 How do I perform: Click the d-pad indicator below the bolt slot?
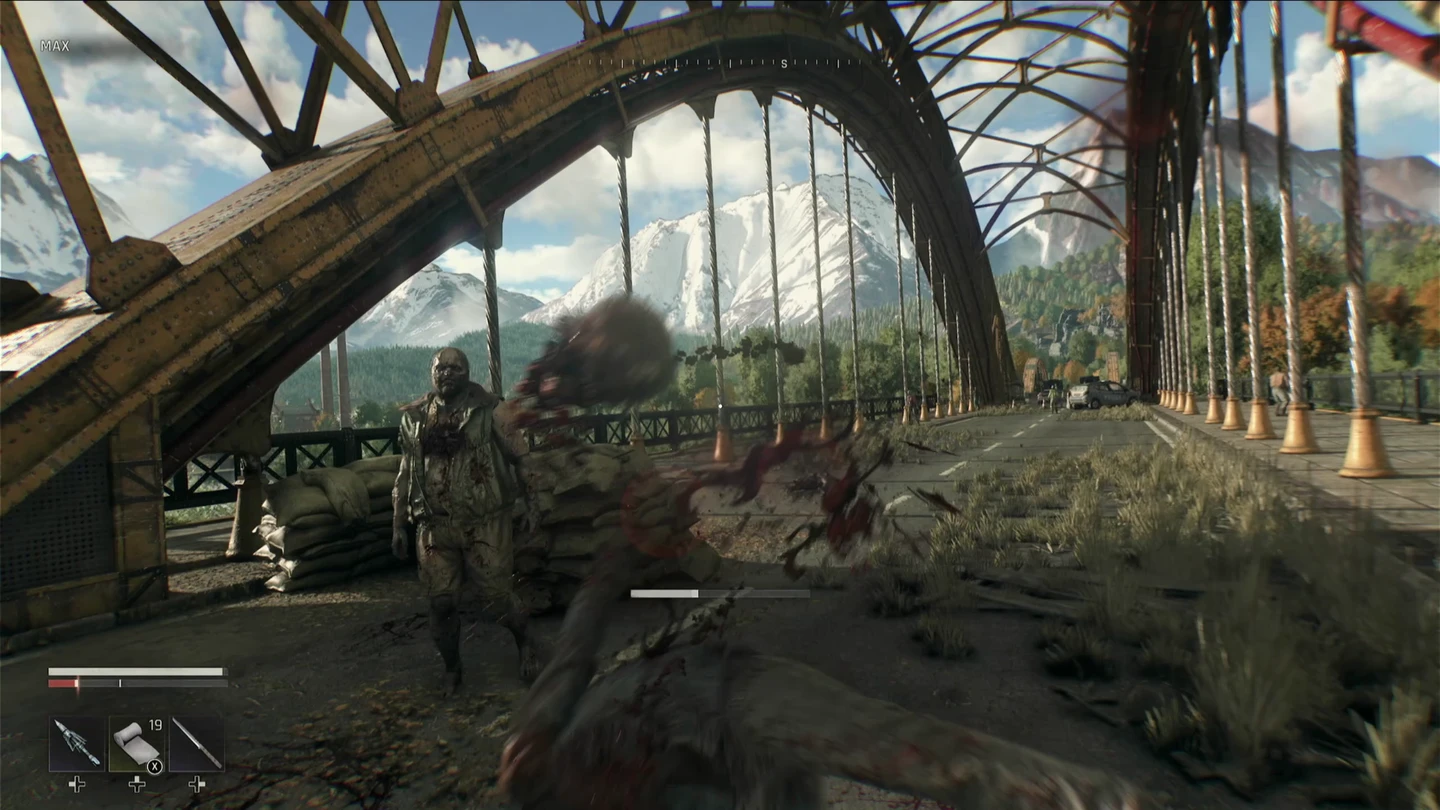tap(77, 784)
